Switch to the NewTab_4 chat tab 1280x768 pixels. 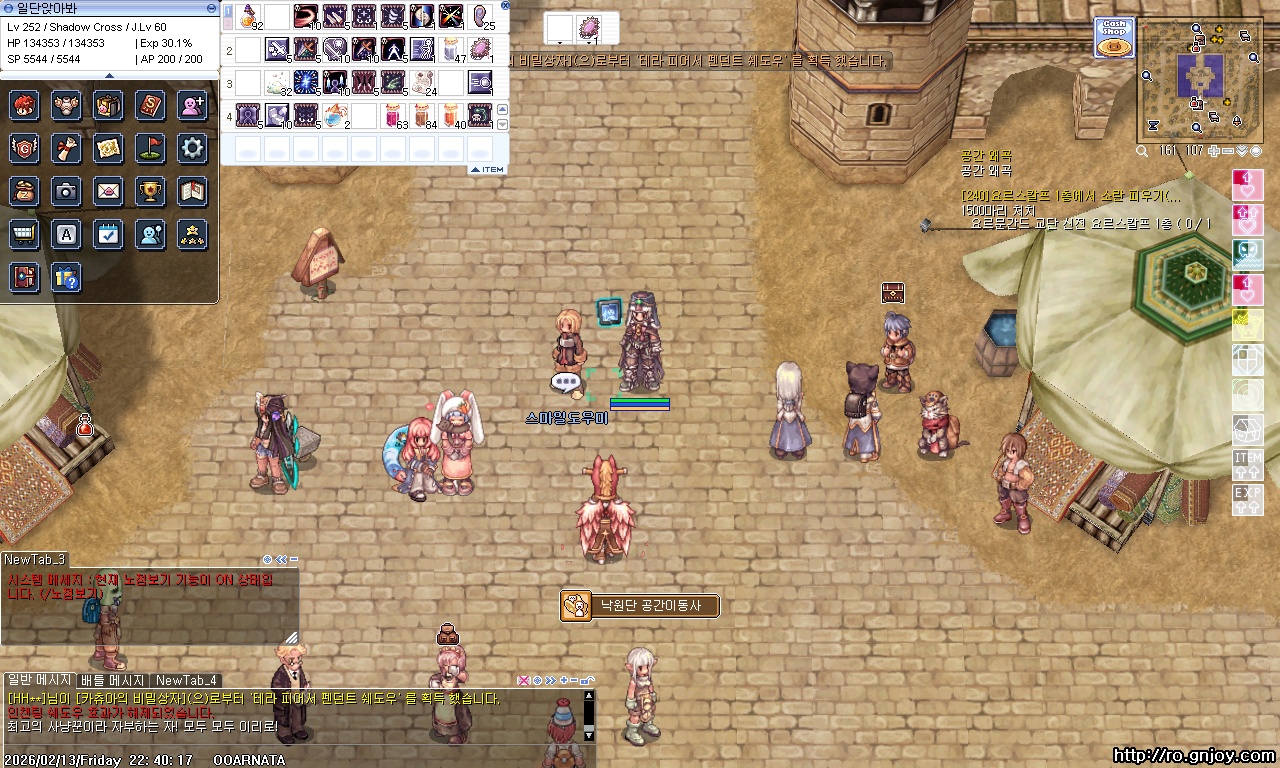pyautogui.click(x=186, y=680)
